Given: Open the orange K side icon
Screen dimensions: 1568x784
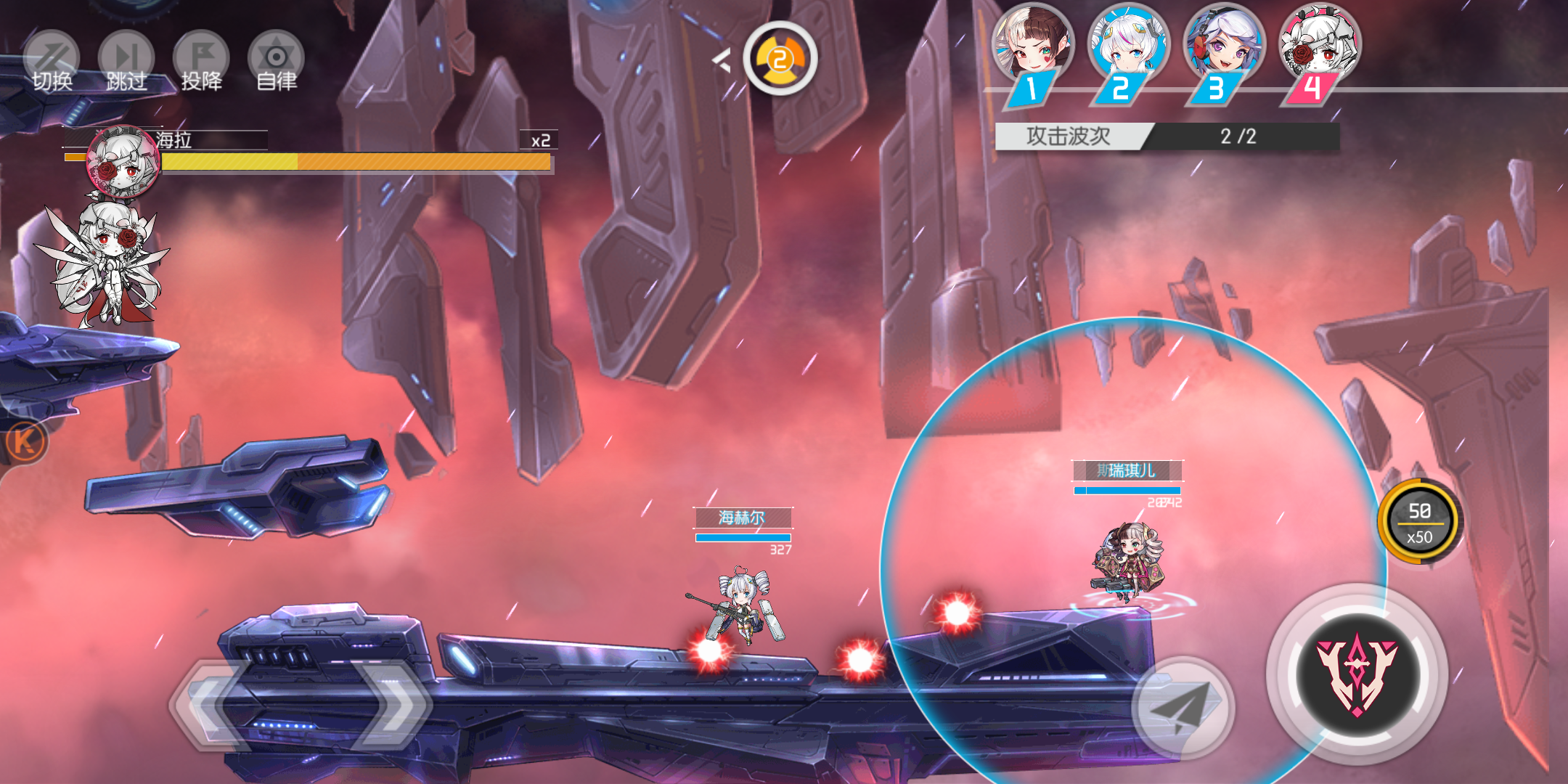Looking at the screenshot, I should point(25,441).
